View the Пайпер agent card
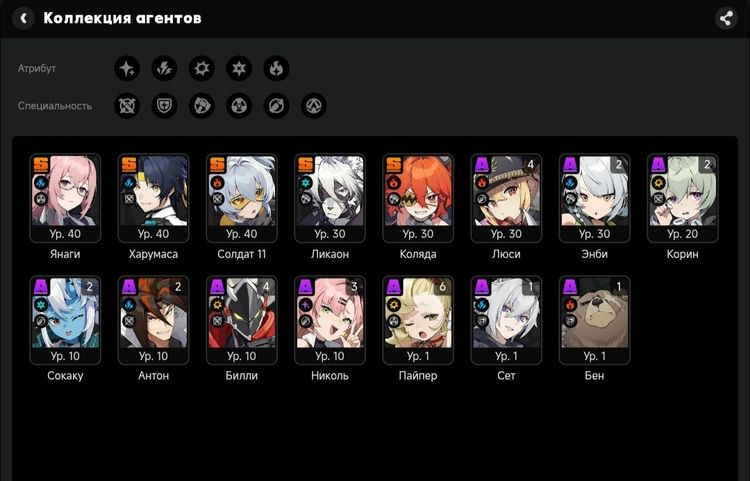 [417, 319]
